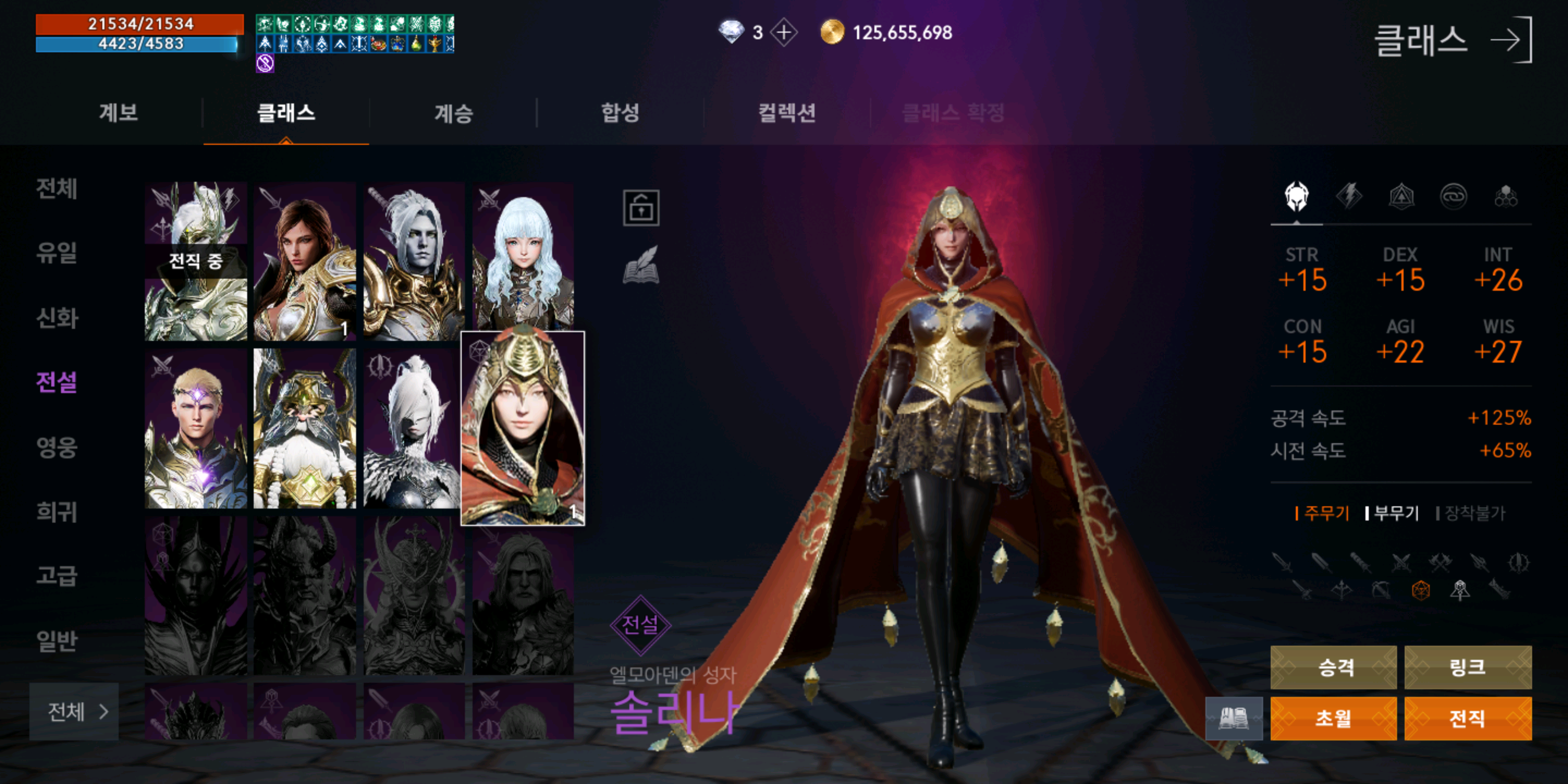The width and height of the screenshot is (1568, 784).
Task: Filter classes by 신화 grade
Action: 57,318
